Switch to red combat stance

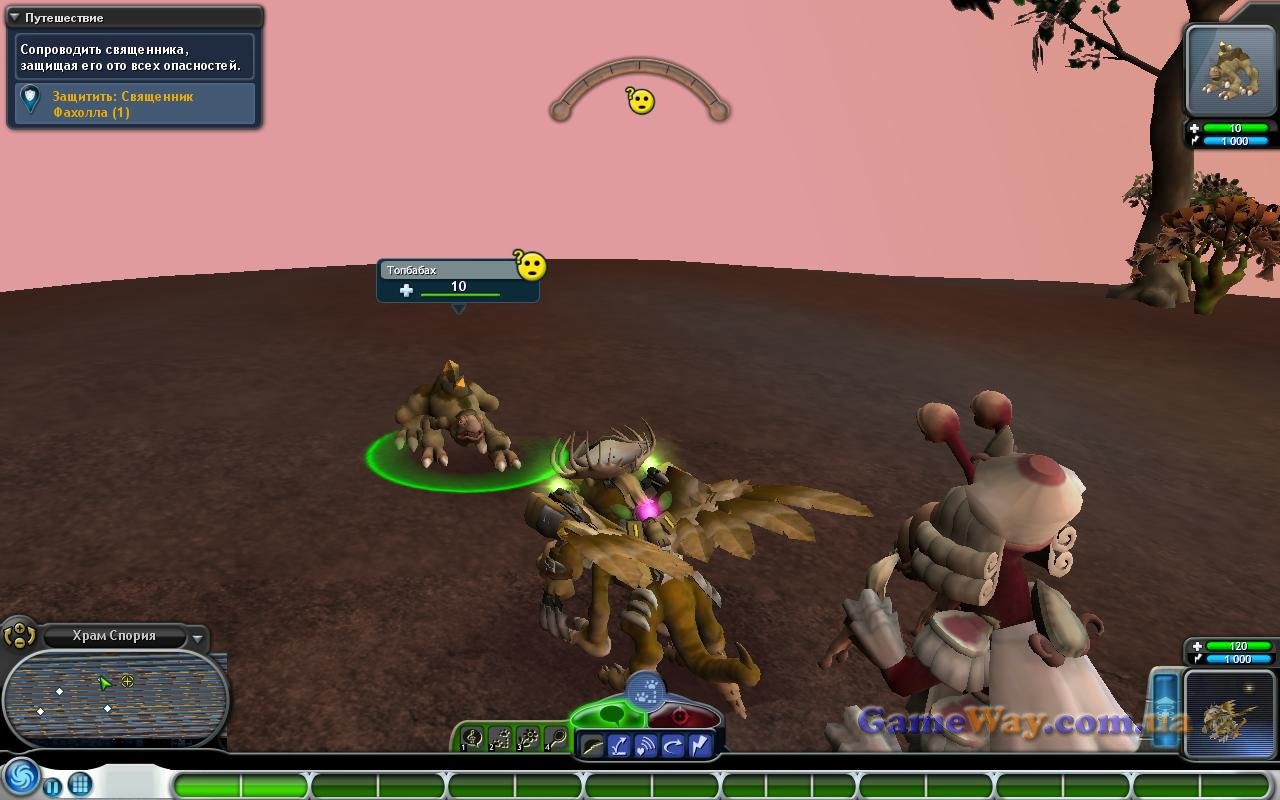pos(682,716)
